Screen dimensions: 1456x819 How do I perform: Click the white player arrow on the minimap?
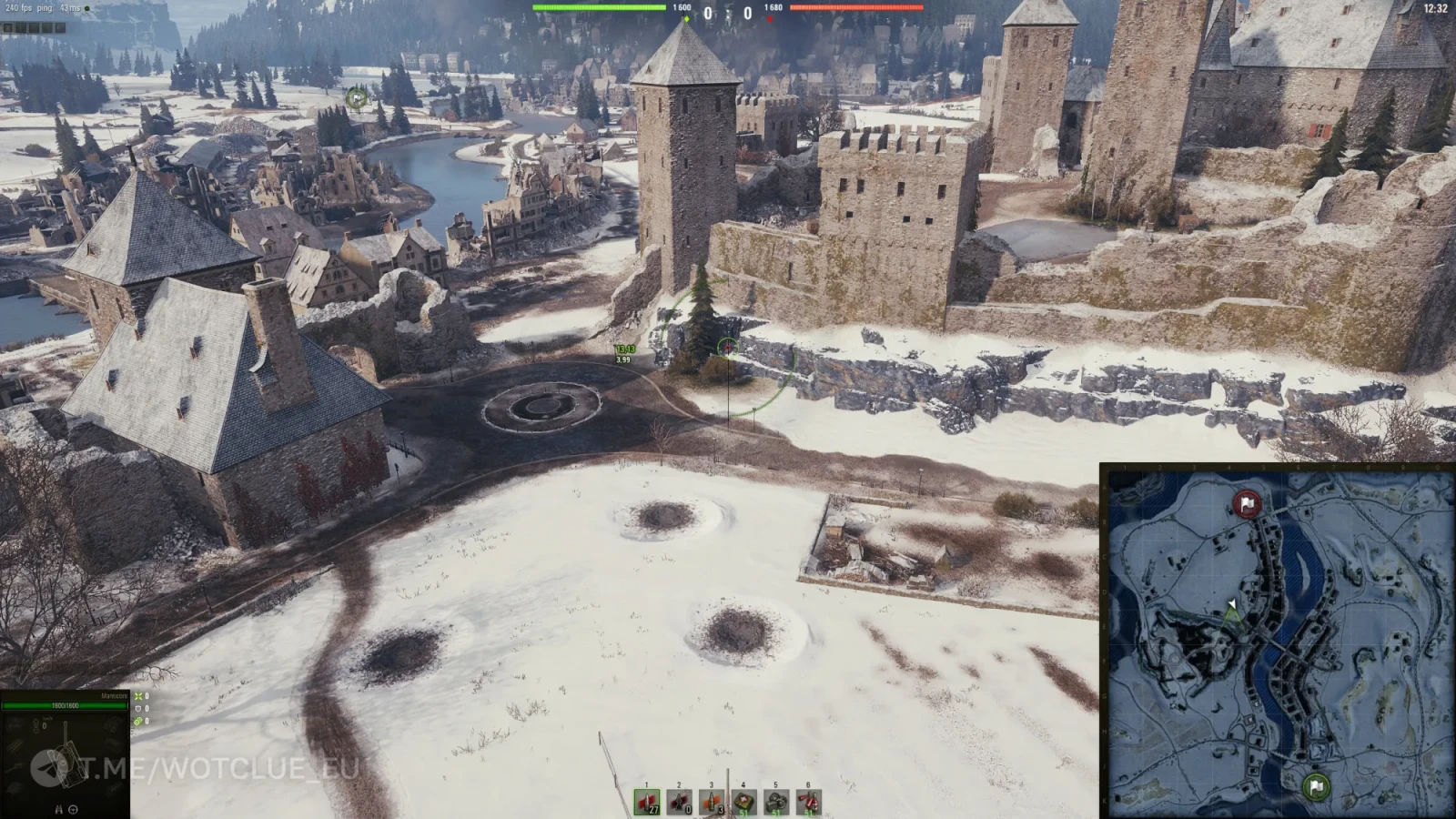(1232, 603)
